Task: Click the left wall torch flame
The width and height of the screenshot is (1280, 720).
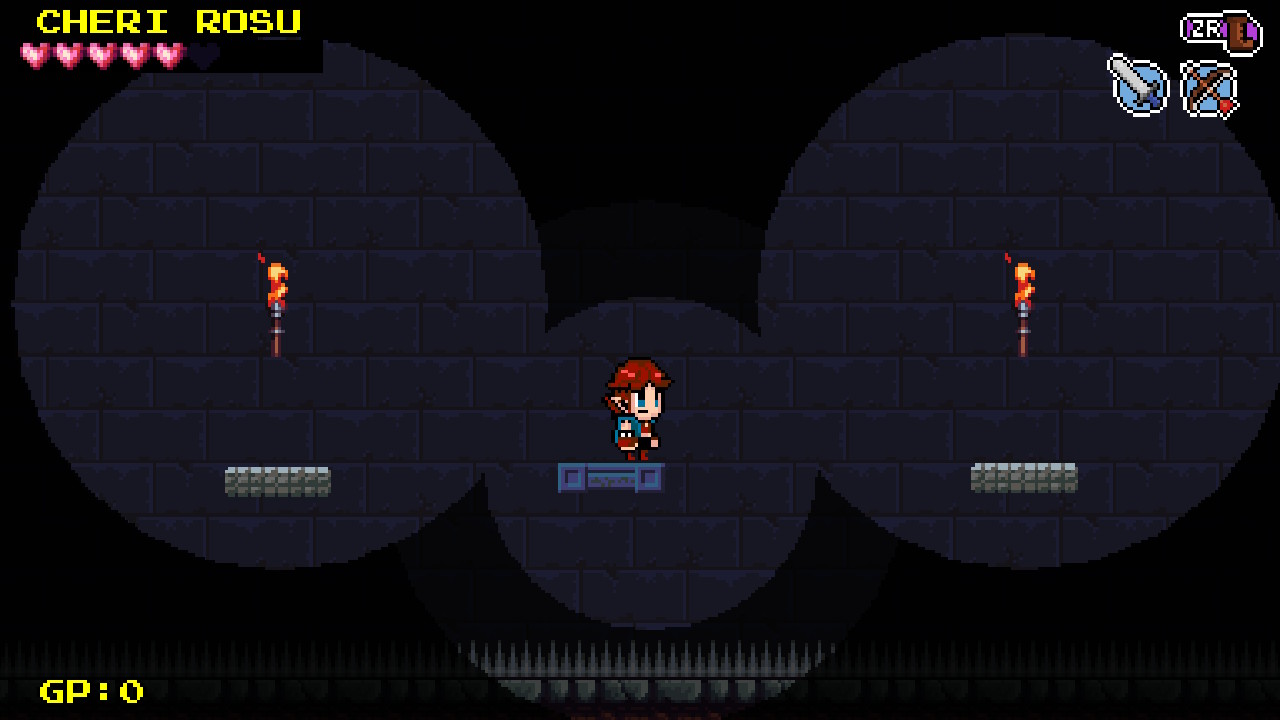Action: click(x=276, y=285)
